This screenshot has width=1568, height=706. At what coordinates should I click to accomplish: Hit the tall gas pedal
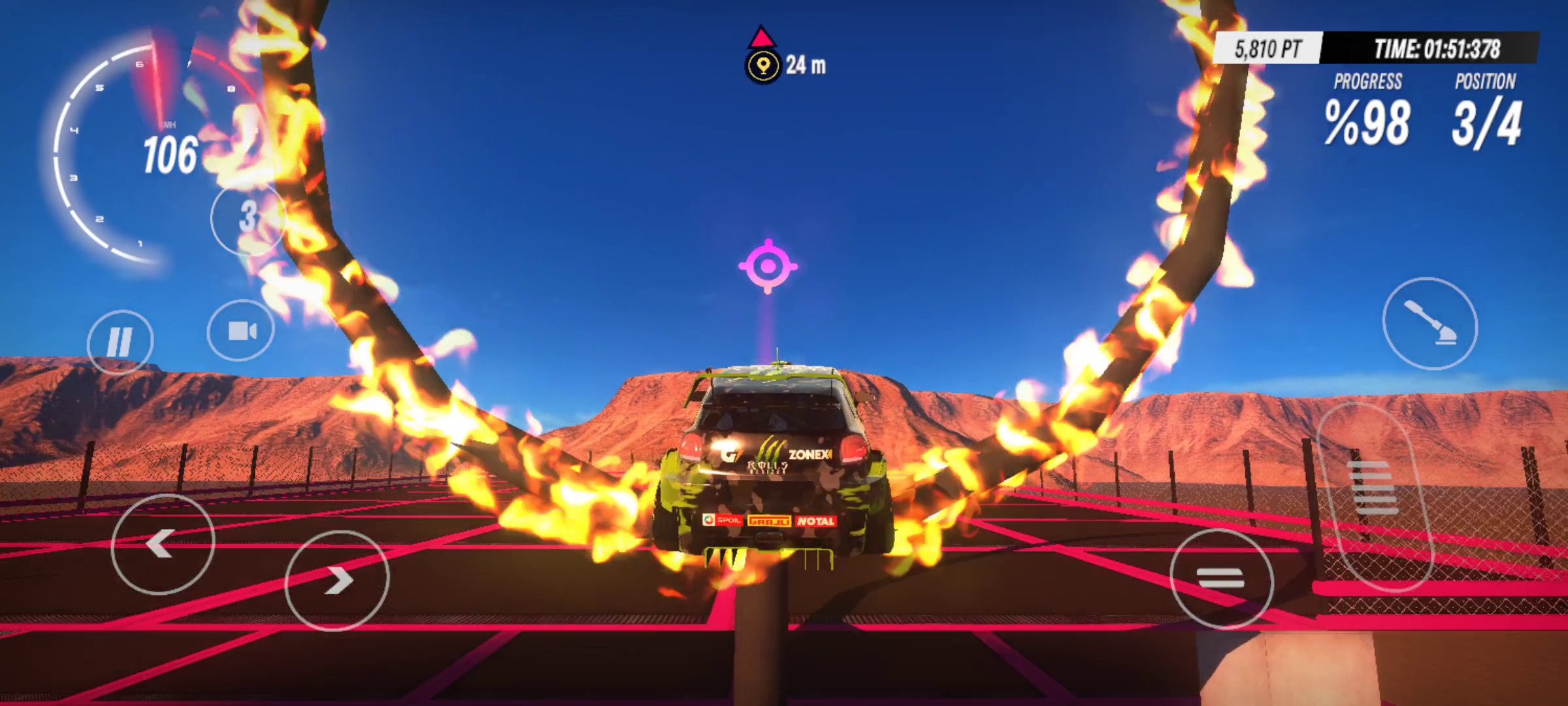coord(1373,496)
